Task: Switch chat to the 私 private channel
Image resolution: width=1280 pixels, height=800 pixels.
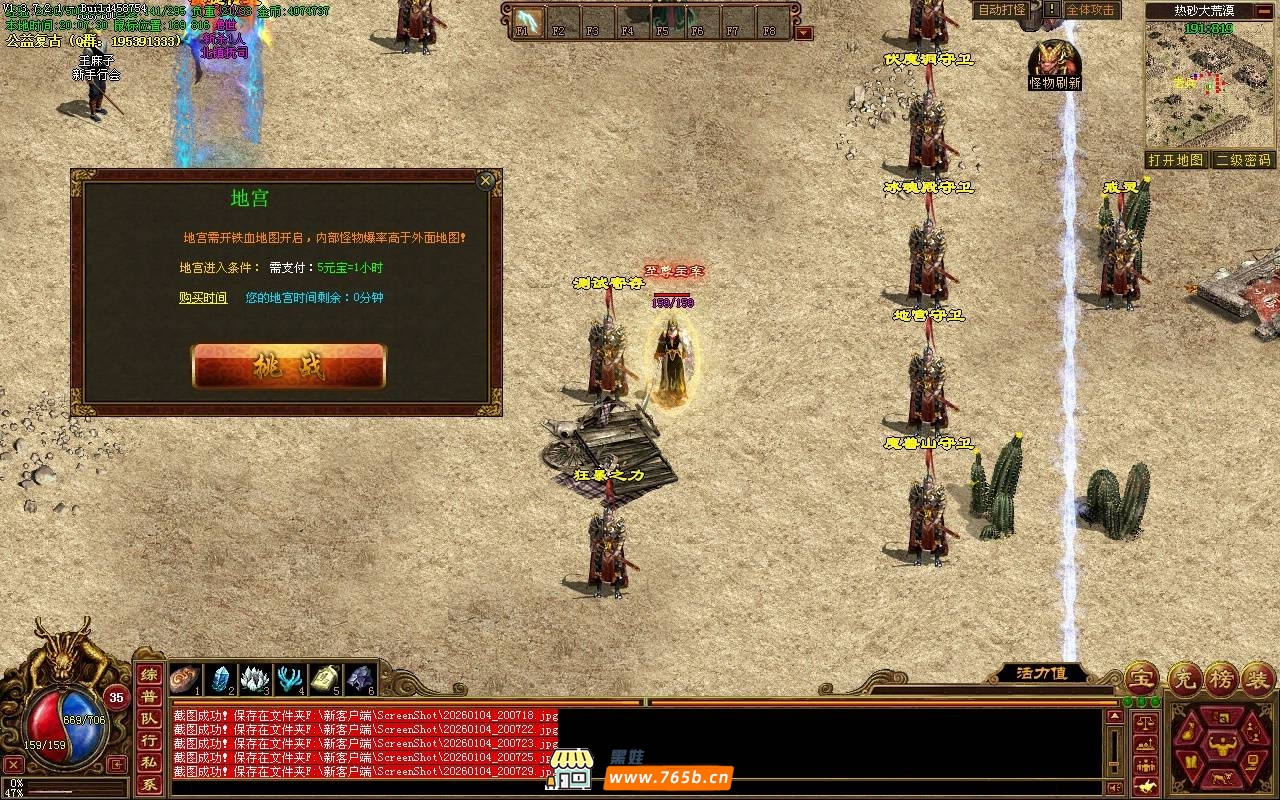Action: (x=148, y=763)
